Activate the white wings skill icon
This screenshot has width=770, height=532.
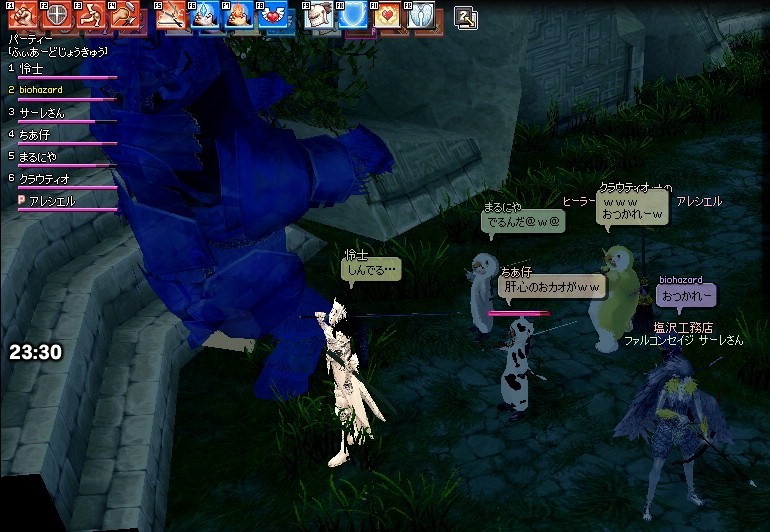(420, 15)
